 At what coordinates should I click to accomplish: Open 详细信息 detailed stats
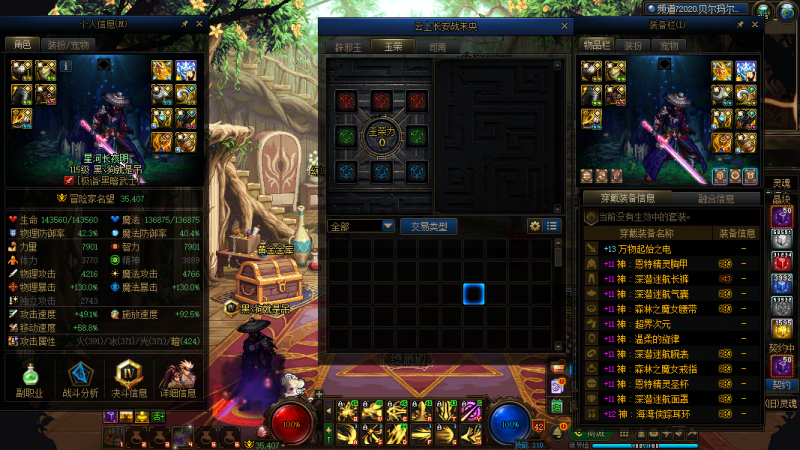180,380
